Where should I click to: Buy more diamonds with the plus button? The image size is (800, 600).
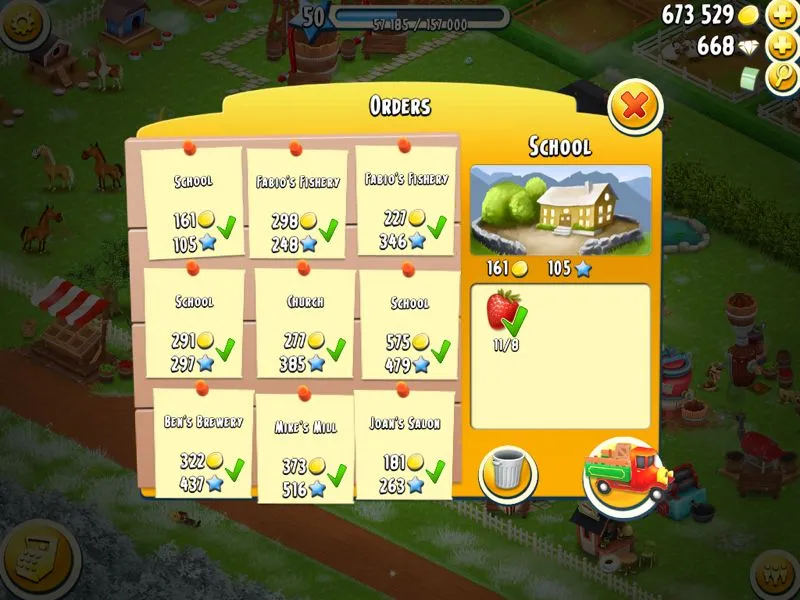pyautogui.click(x=781, y=46)
